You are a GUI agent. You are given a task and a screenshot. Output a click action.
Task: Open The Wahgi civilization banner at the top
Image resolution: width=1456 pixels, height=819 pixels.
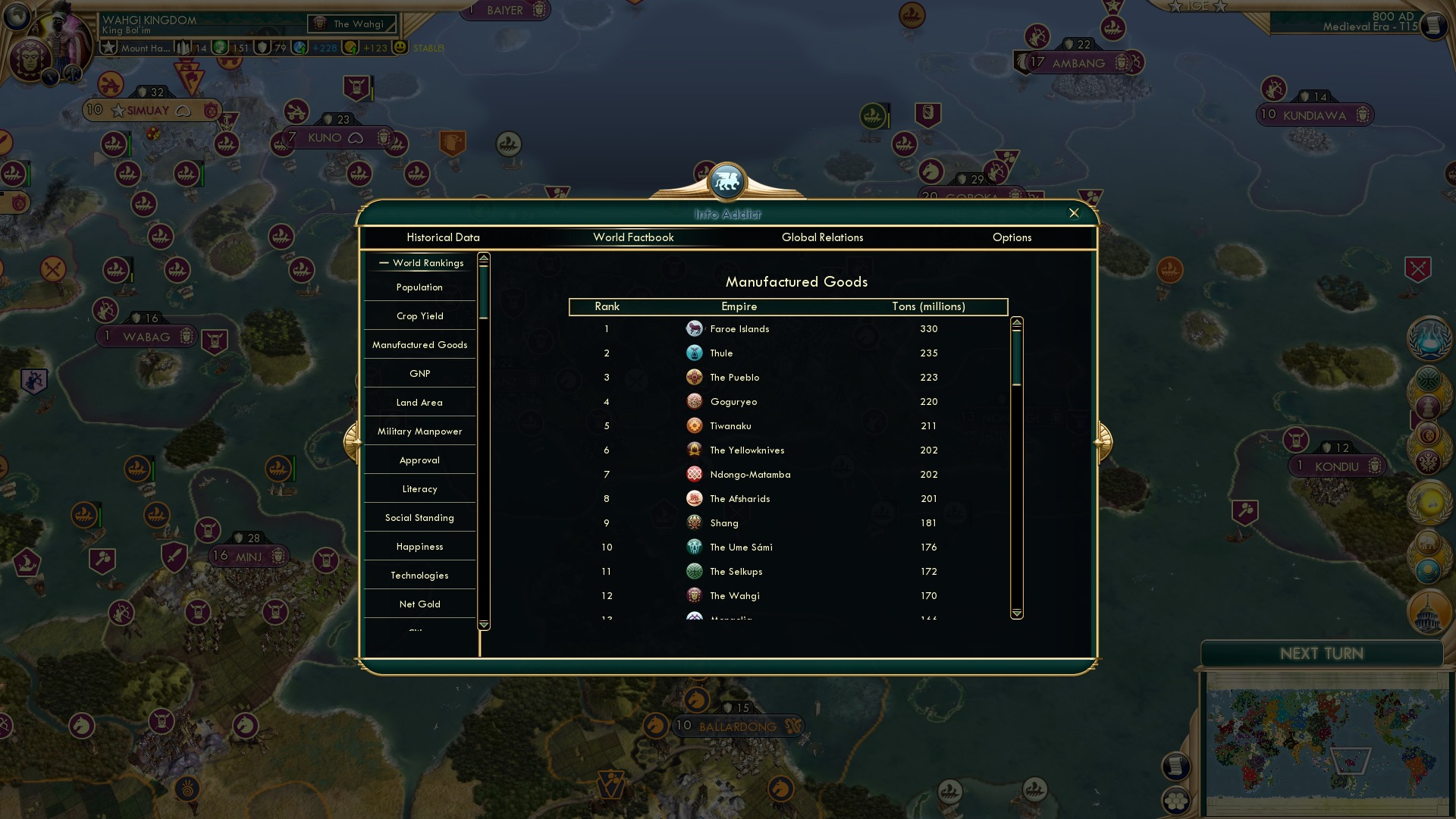(x=350, y=24)
